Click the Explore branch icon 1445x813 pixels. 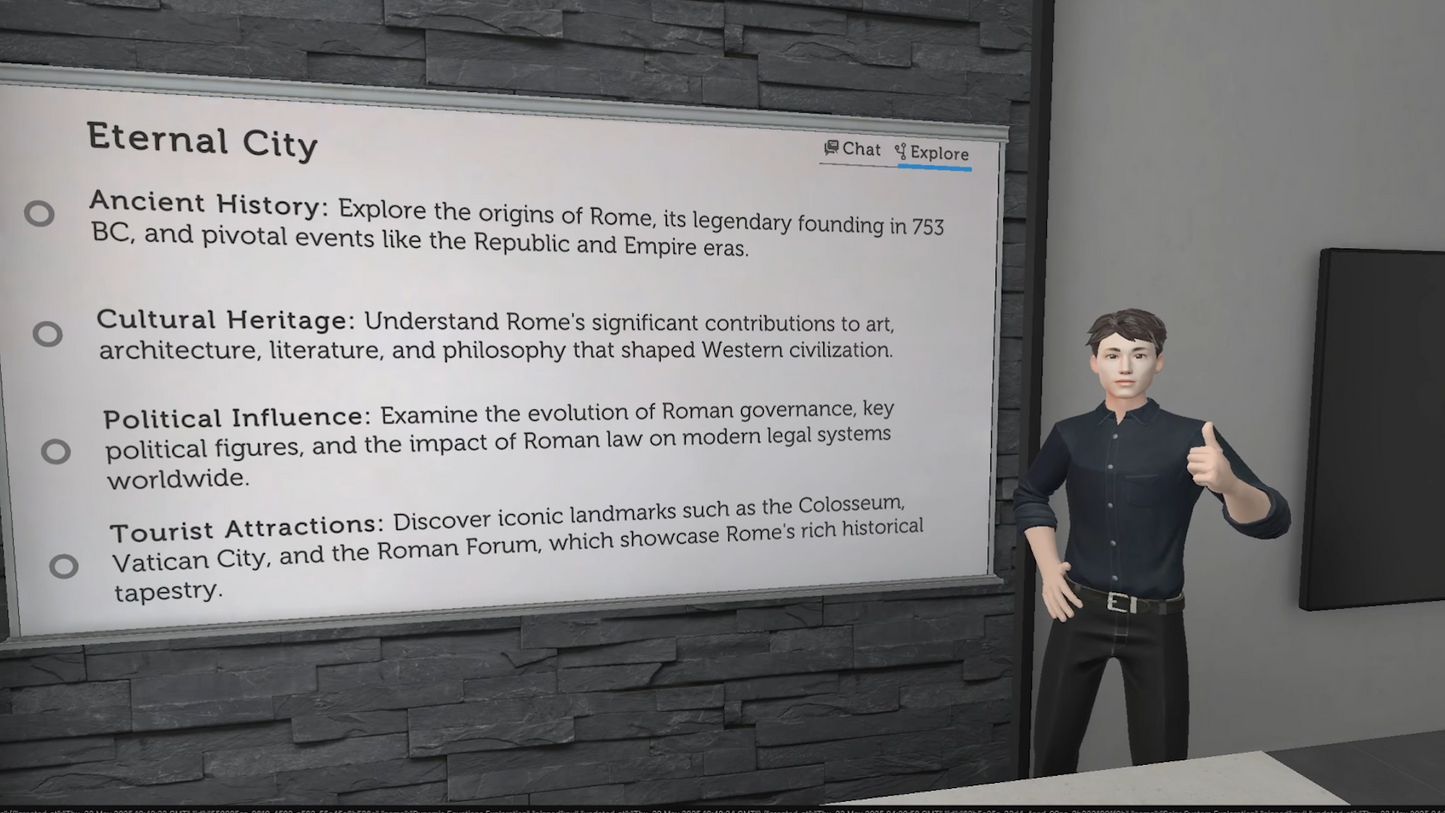(900, 152)
